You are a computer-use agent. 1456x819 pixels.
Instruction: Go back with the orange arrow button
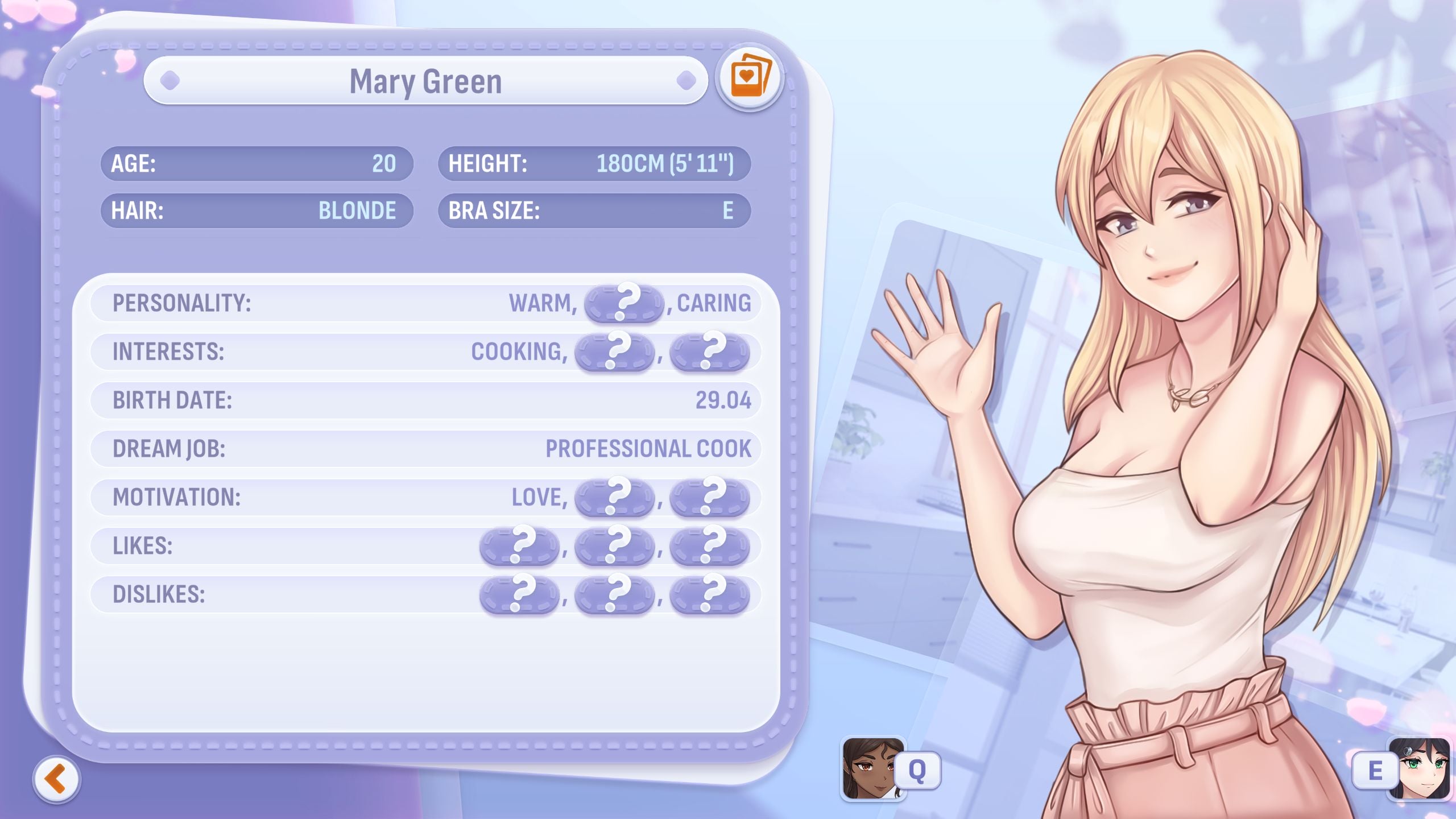point(57,779)
